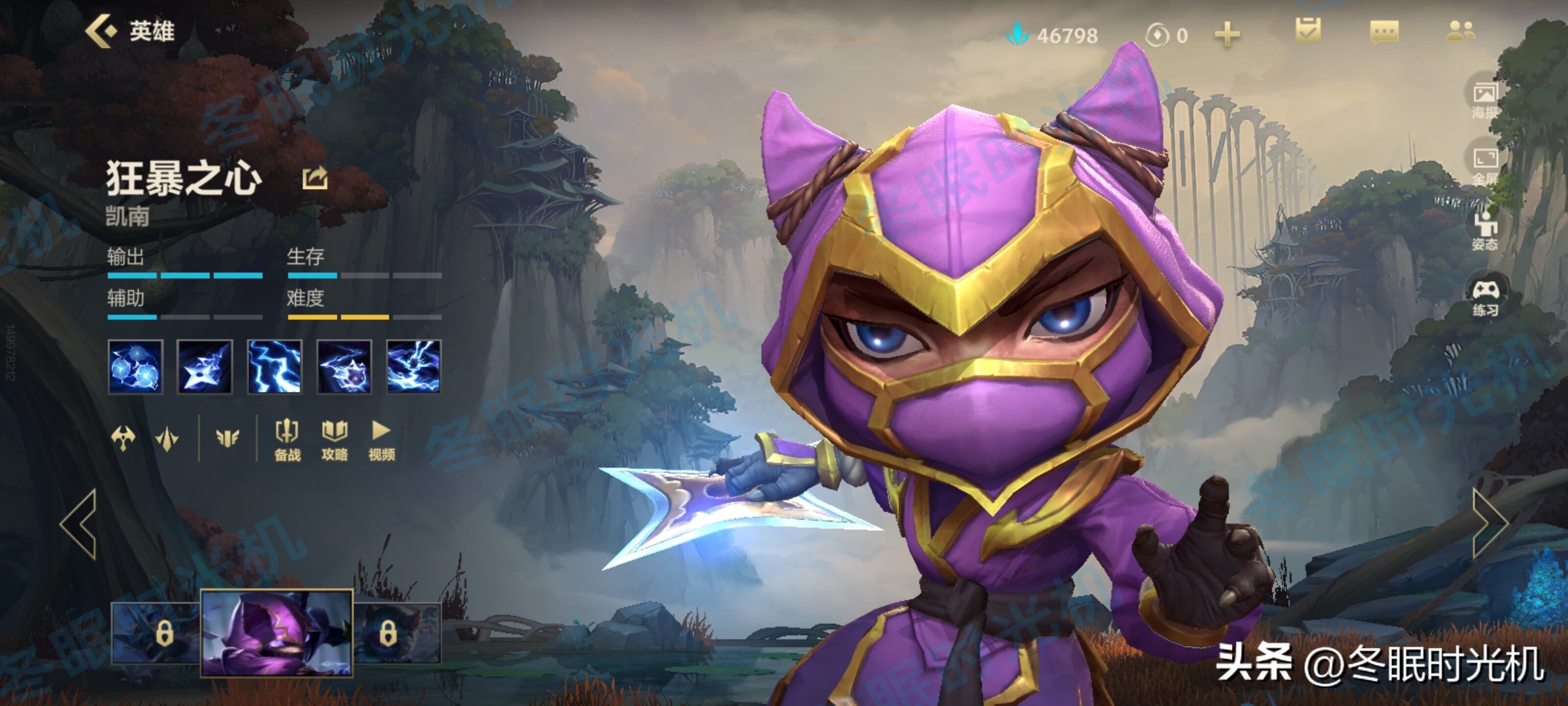Add currency with the plus button
This screenshot has width=1568, height=706.
[1226, 35]
